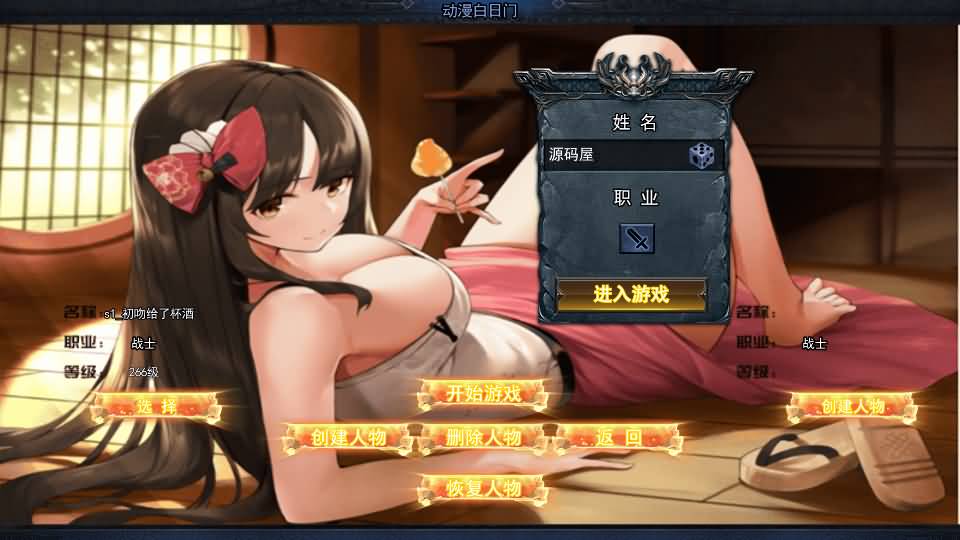Go back with the 返回 button

(x=618, y=438)
